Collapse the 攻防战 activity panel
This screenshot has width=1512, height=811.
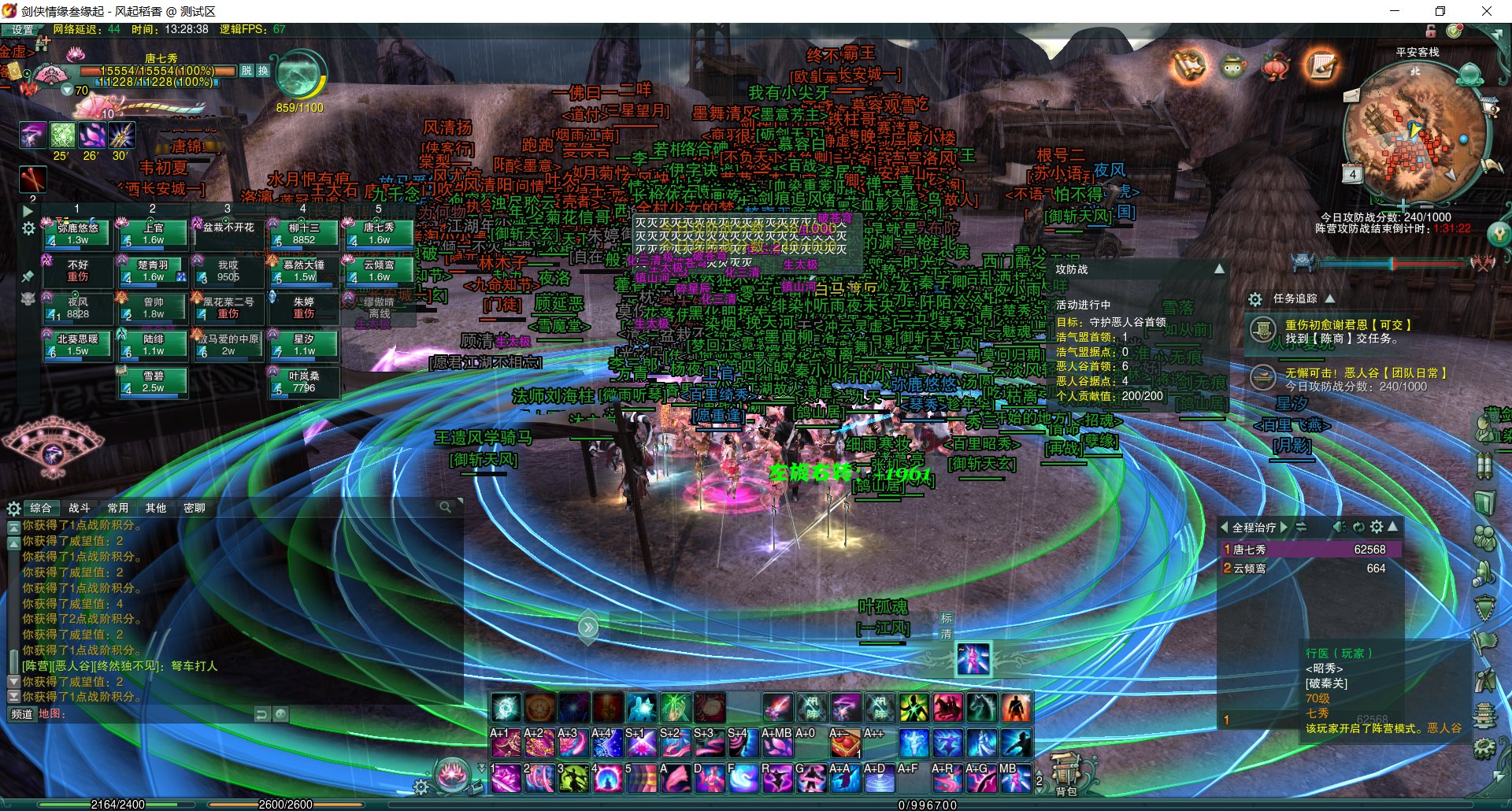point(1219,269)
